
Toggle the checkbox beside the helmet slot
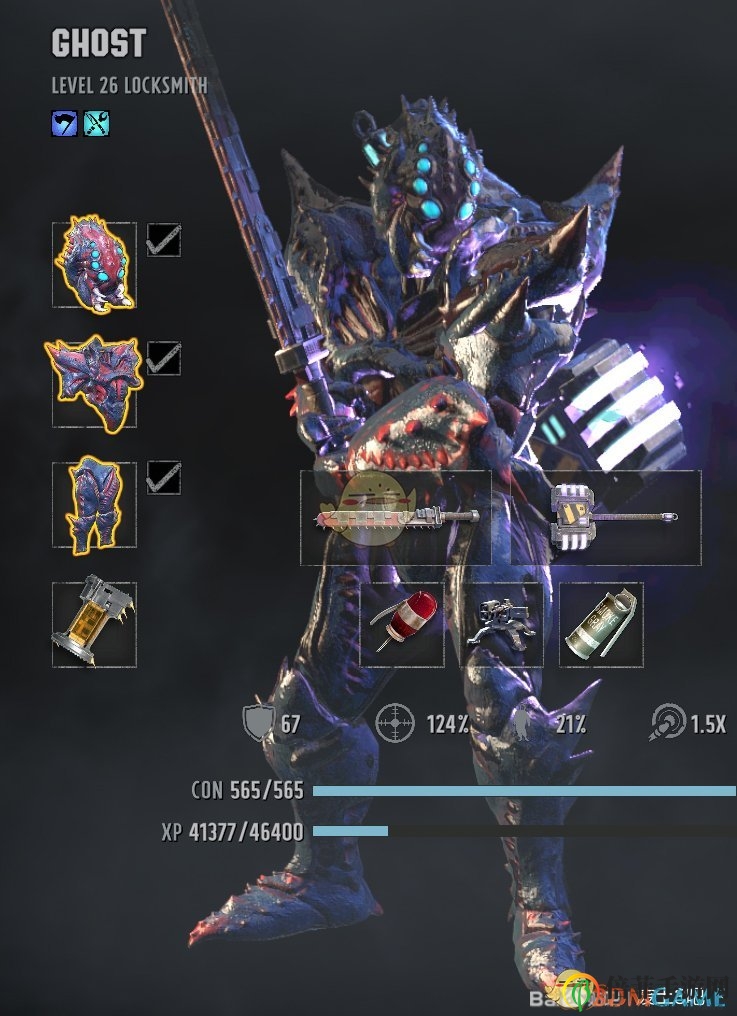(x=164, y=240)
